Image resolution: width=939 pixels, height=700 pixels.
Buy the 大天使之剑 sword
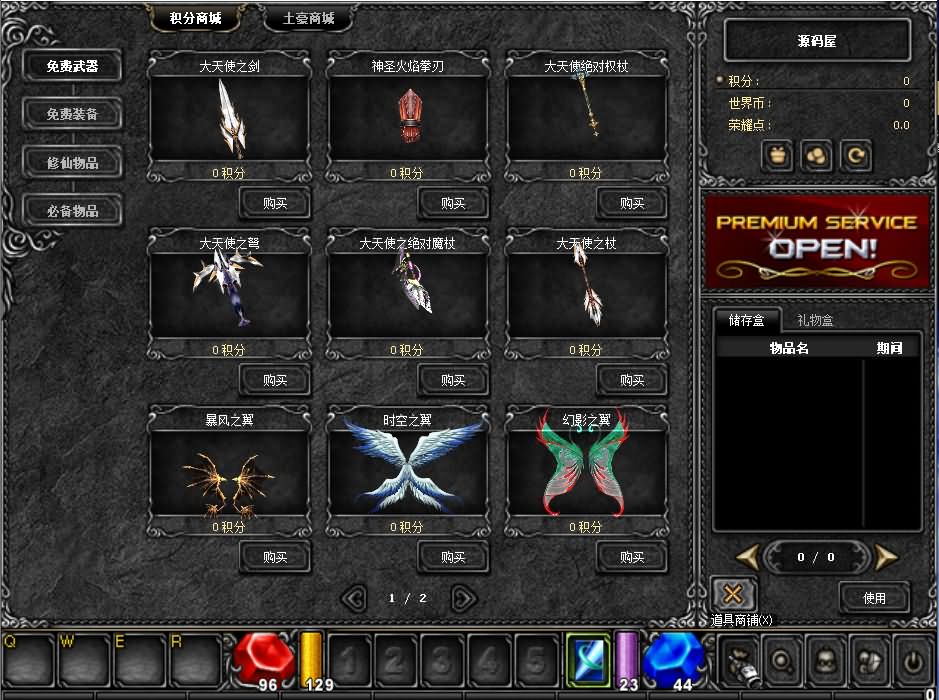[x=274, y=203]
